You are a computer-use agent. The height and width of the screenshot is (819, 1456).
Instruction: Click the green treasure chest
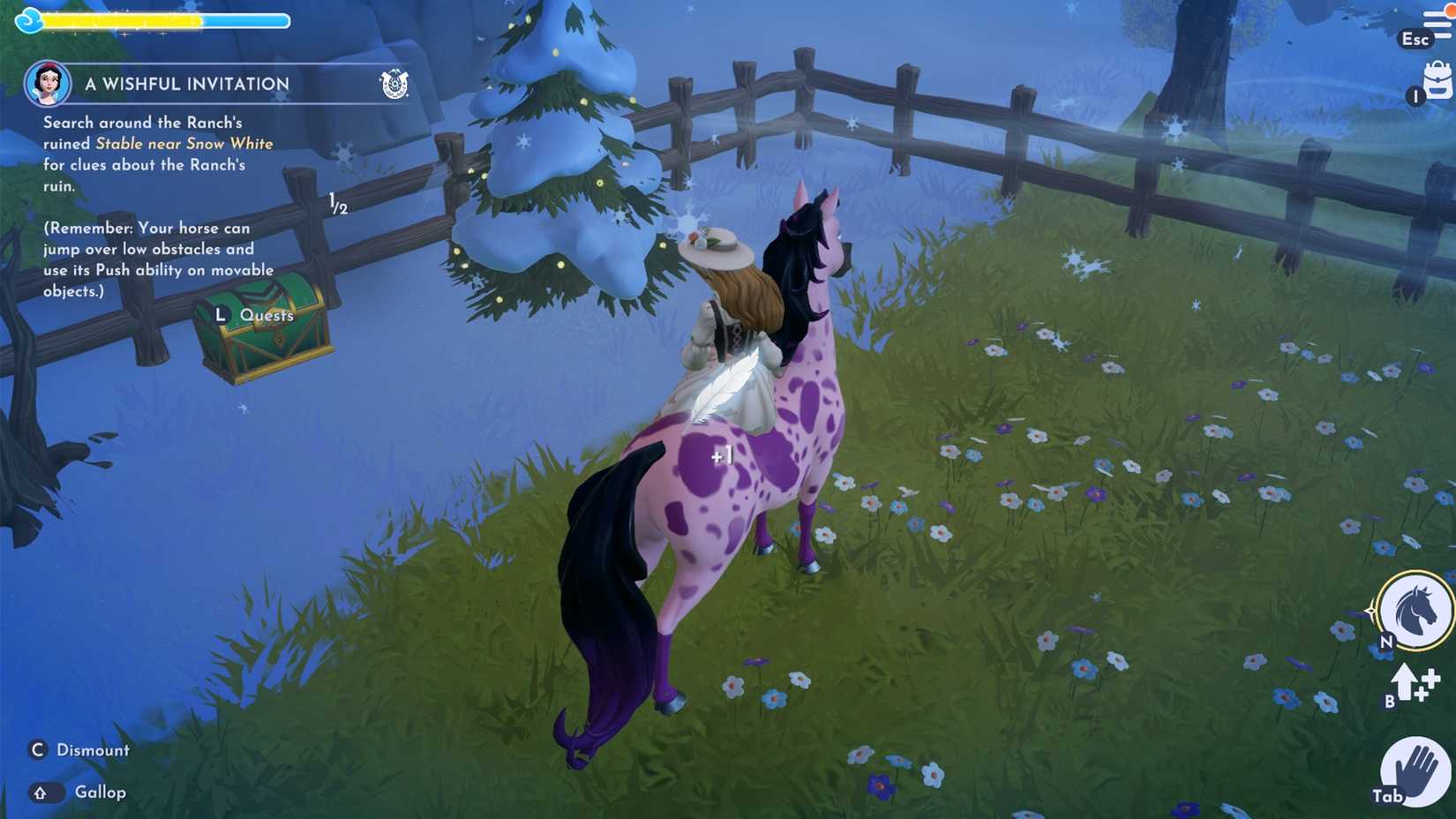point(265,335)
